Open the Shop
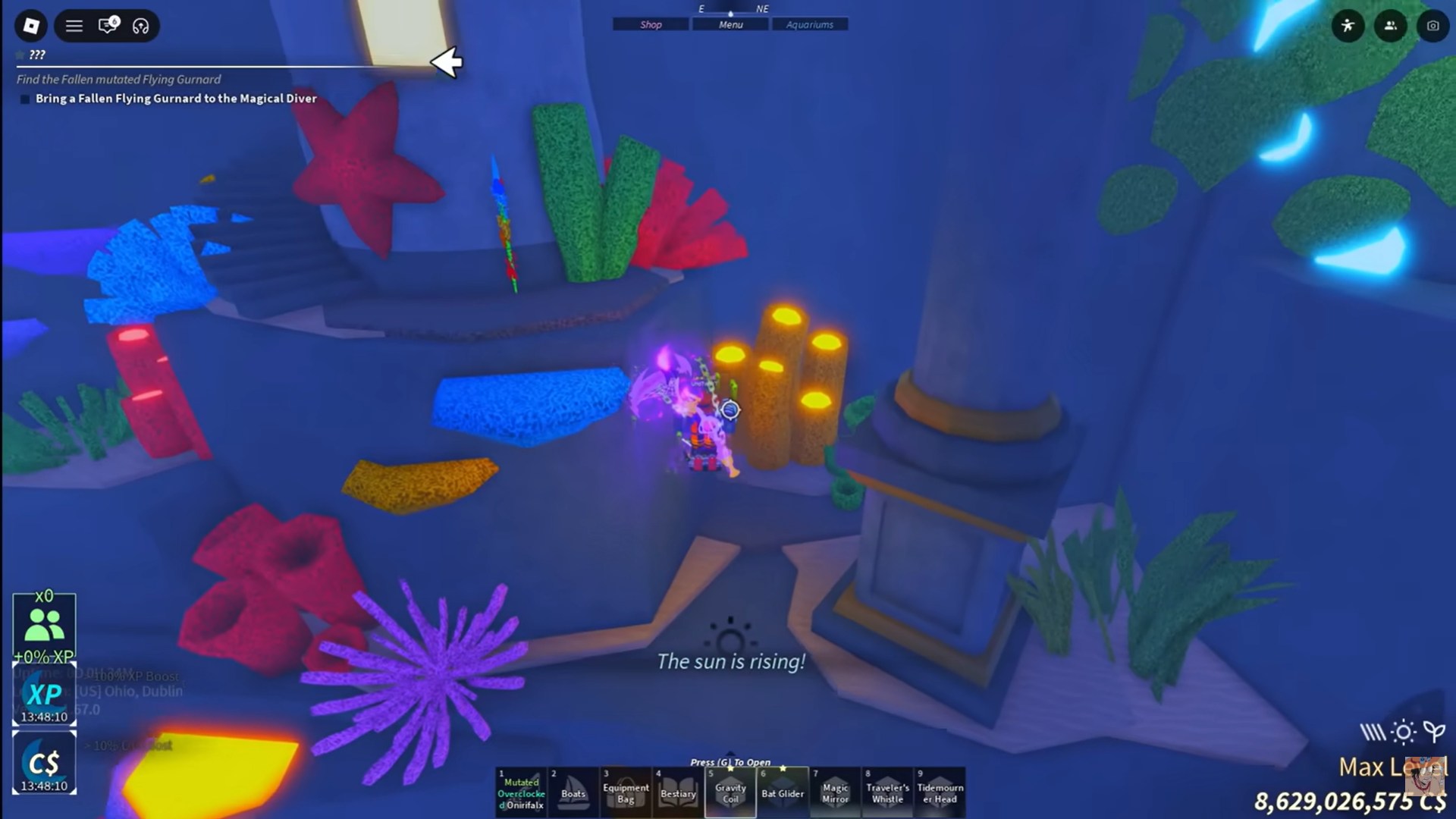 pos(650,24)
